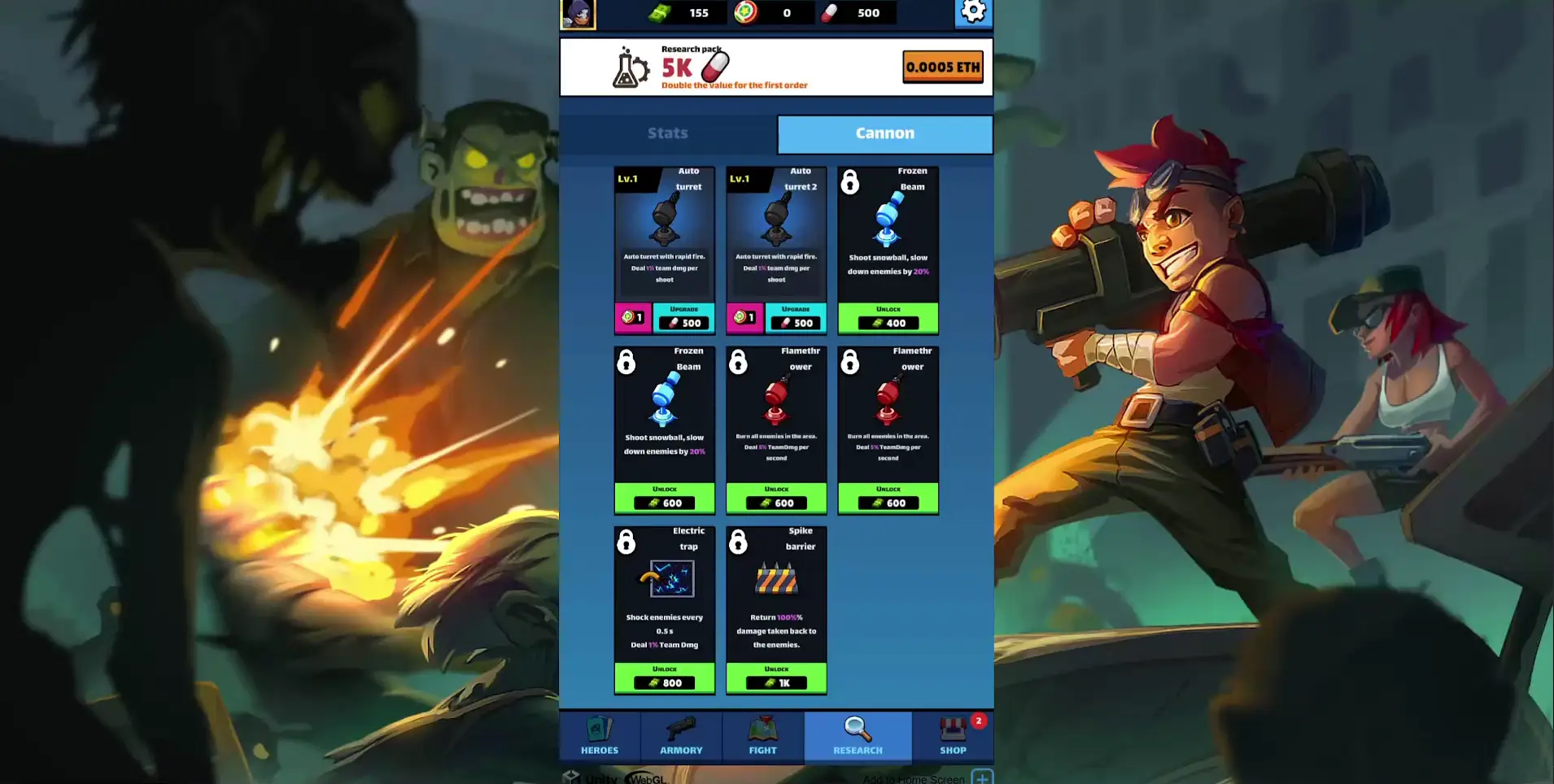Click the player avatar portrait

point(578,14)
